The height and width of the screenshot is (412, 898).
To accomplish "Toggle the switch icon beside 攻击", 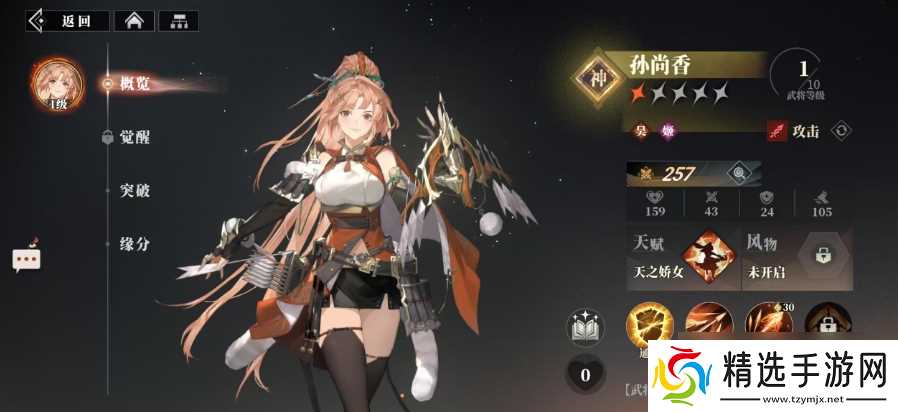I will pyautogui.click(x=841, y=130).
